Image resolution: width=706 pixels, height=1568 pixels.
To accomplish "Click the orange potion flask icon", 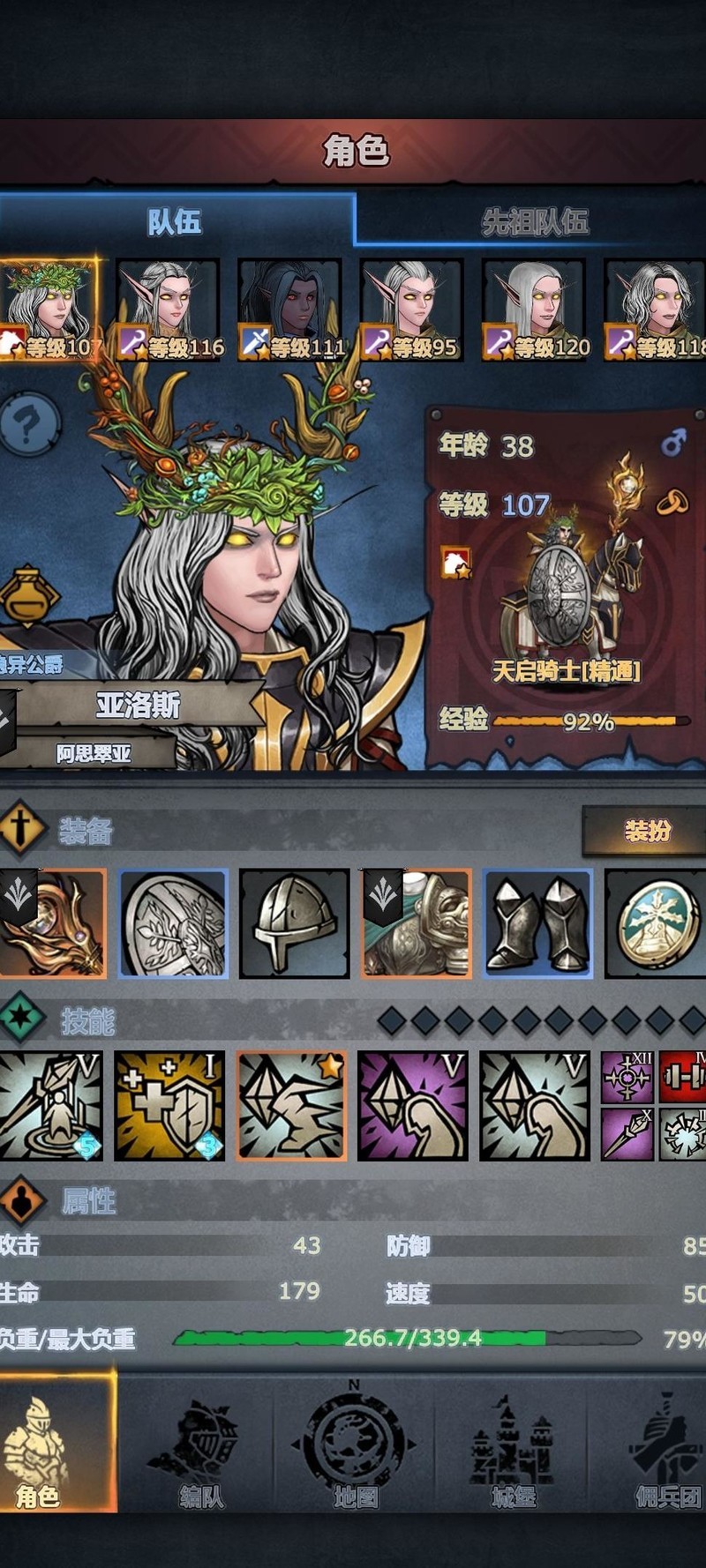I will 28,595.
